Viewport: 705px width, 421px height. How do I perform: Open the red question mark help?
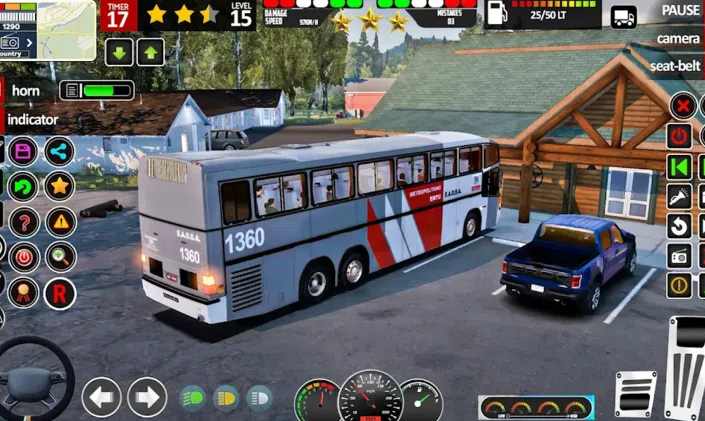(23, 221)
